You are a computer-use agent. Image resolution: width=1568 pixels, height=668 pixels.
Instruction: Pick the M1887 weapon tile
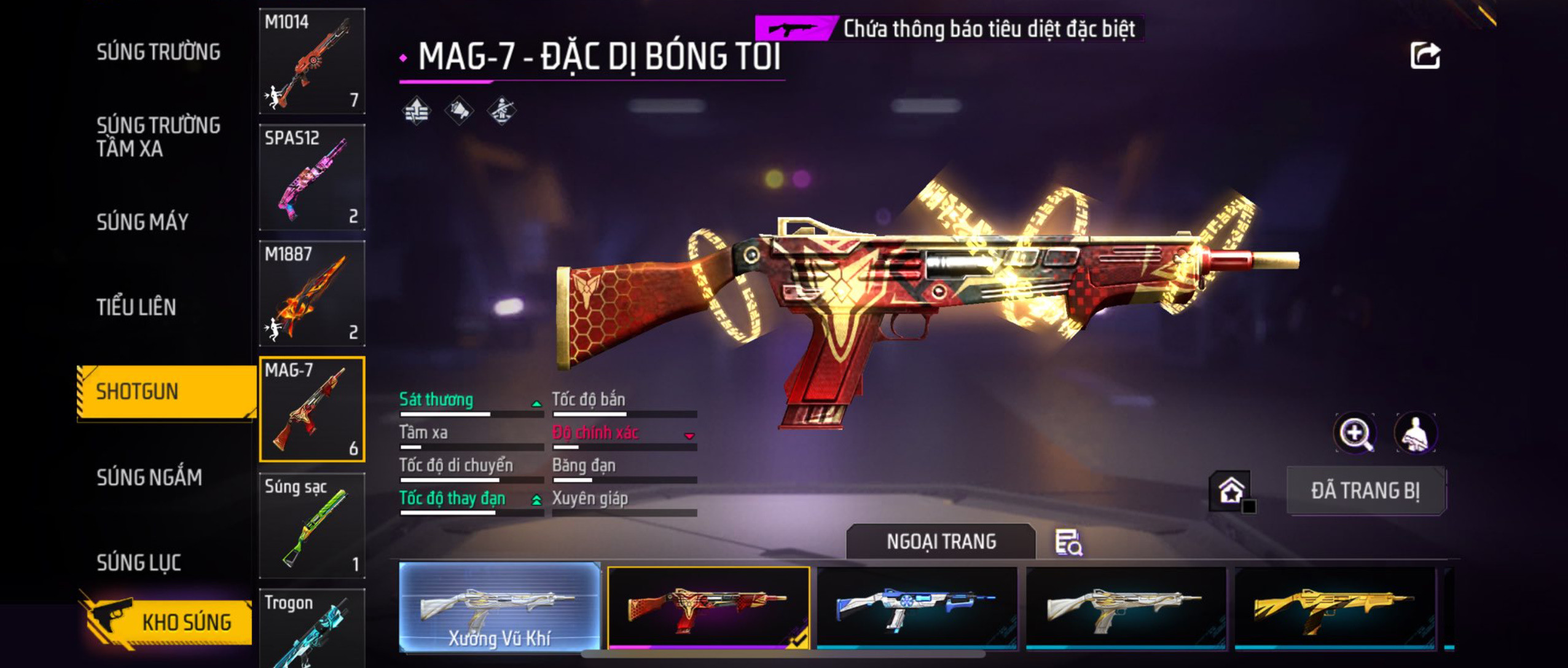312,293
